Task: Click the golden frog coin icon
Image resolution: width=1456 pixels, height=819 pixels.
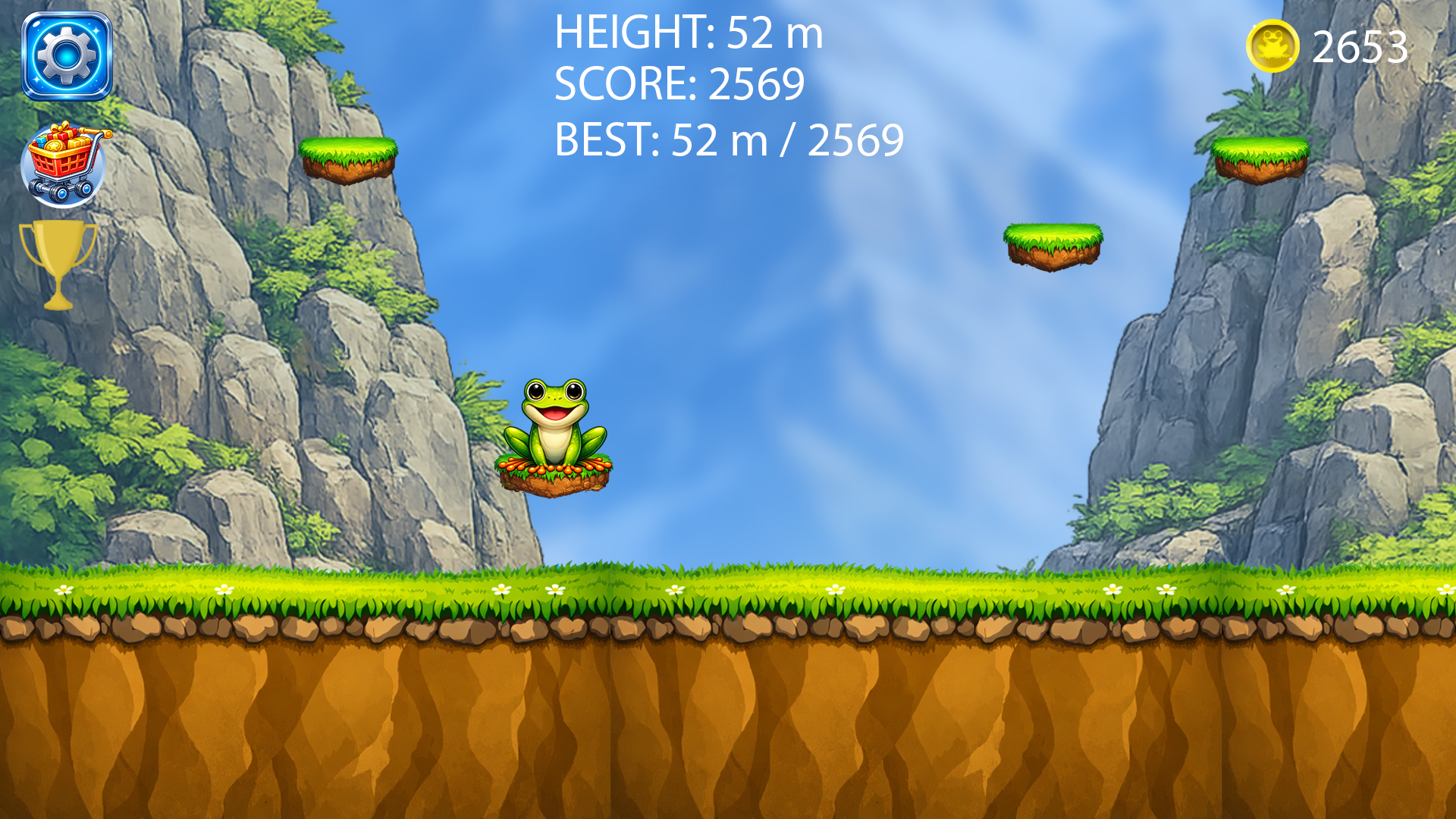Action: (1272, 47)
